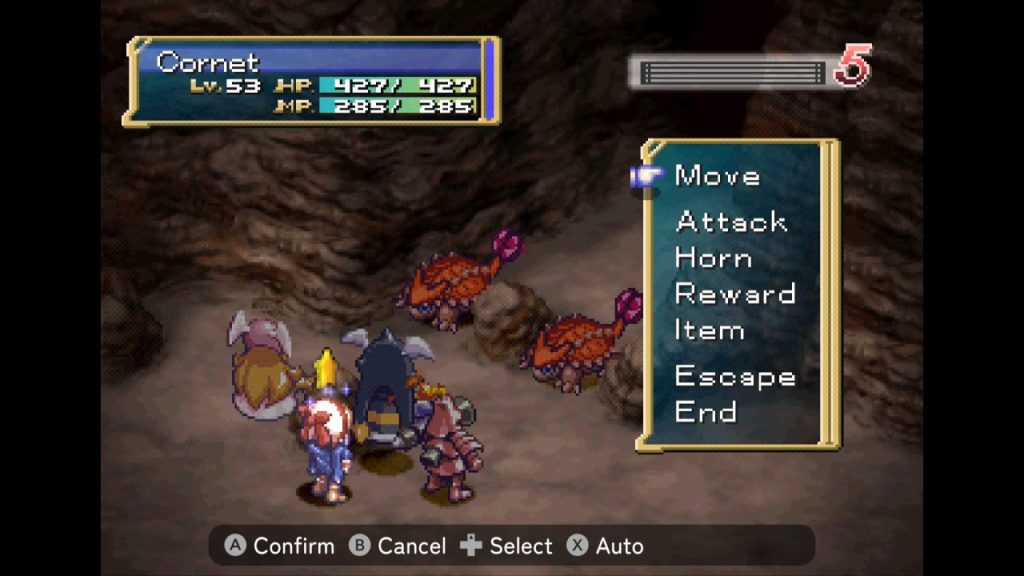Select End to finish the turn
1024x576 pixels.
(x=705, y=412)
